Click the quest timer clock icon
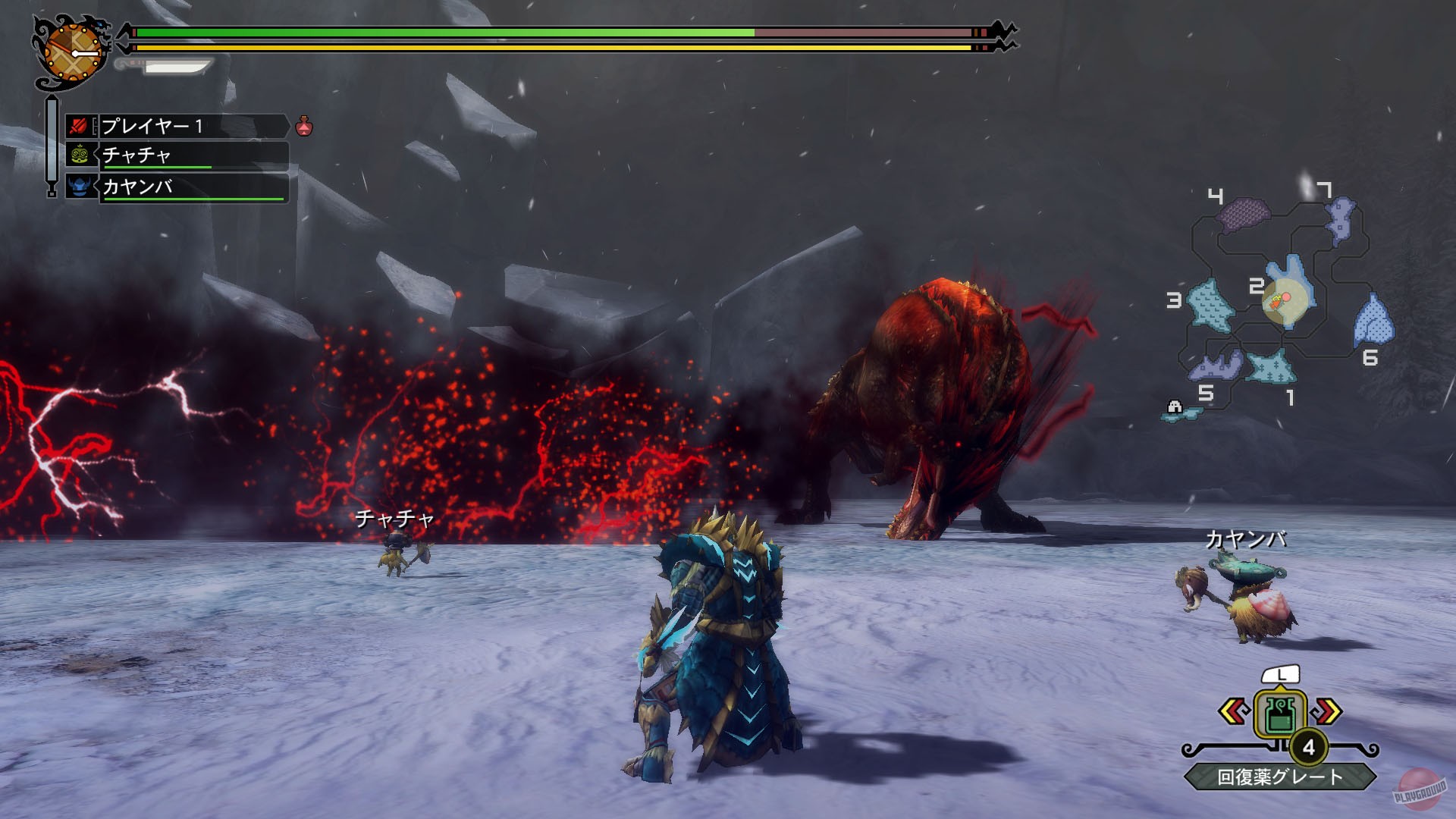This screenshot has width=1456, height=819. [x=71, y=52]
